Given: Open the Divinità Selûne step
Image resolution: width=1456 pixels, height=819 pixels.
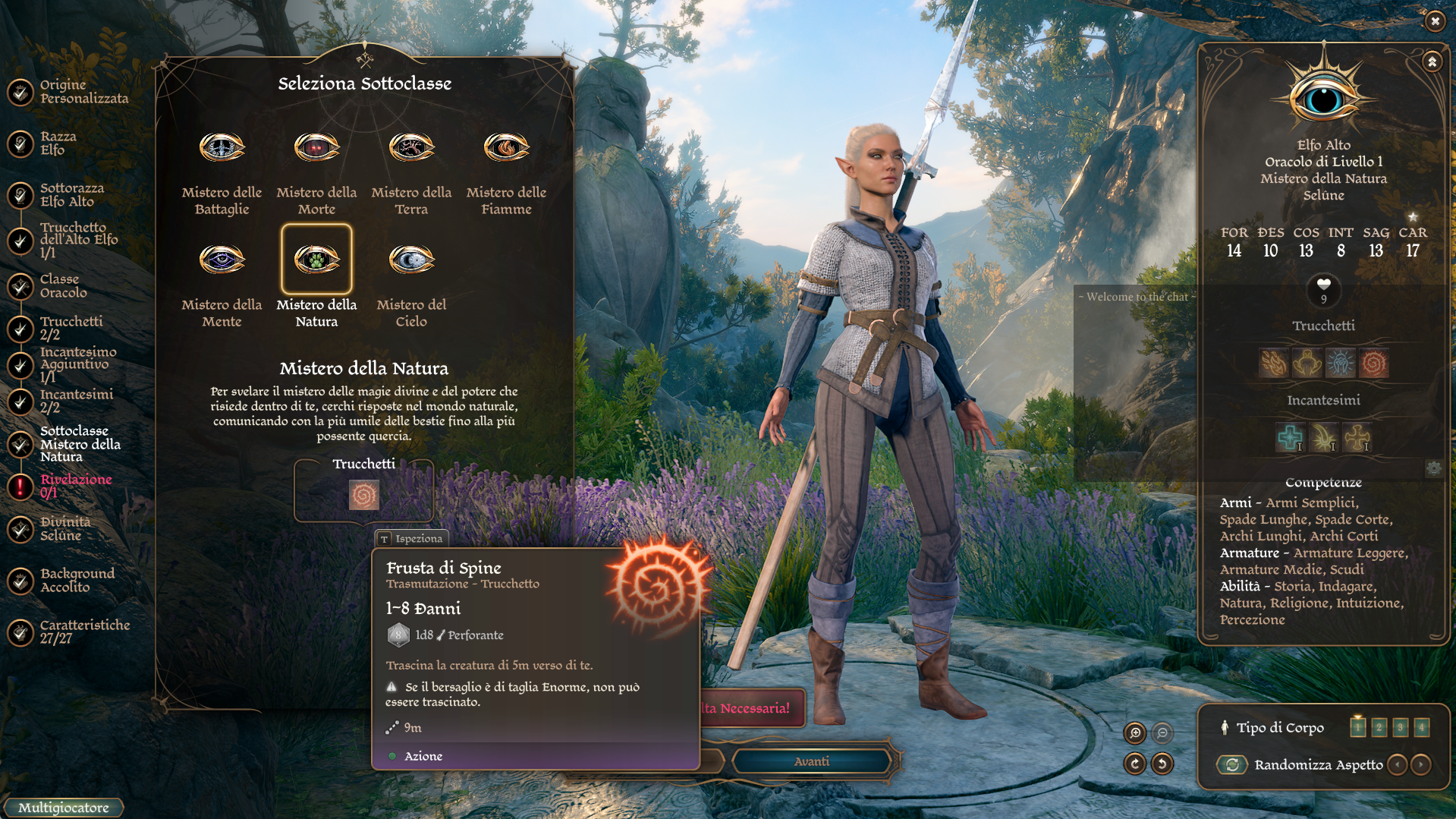Looking at the screenshot, I should click(64, 529).
